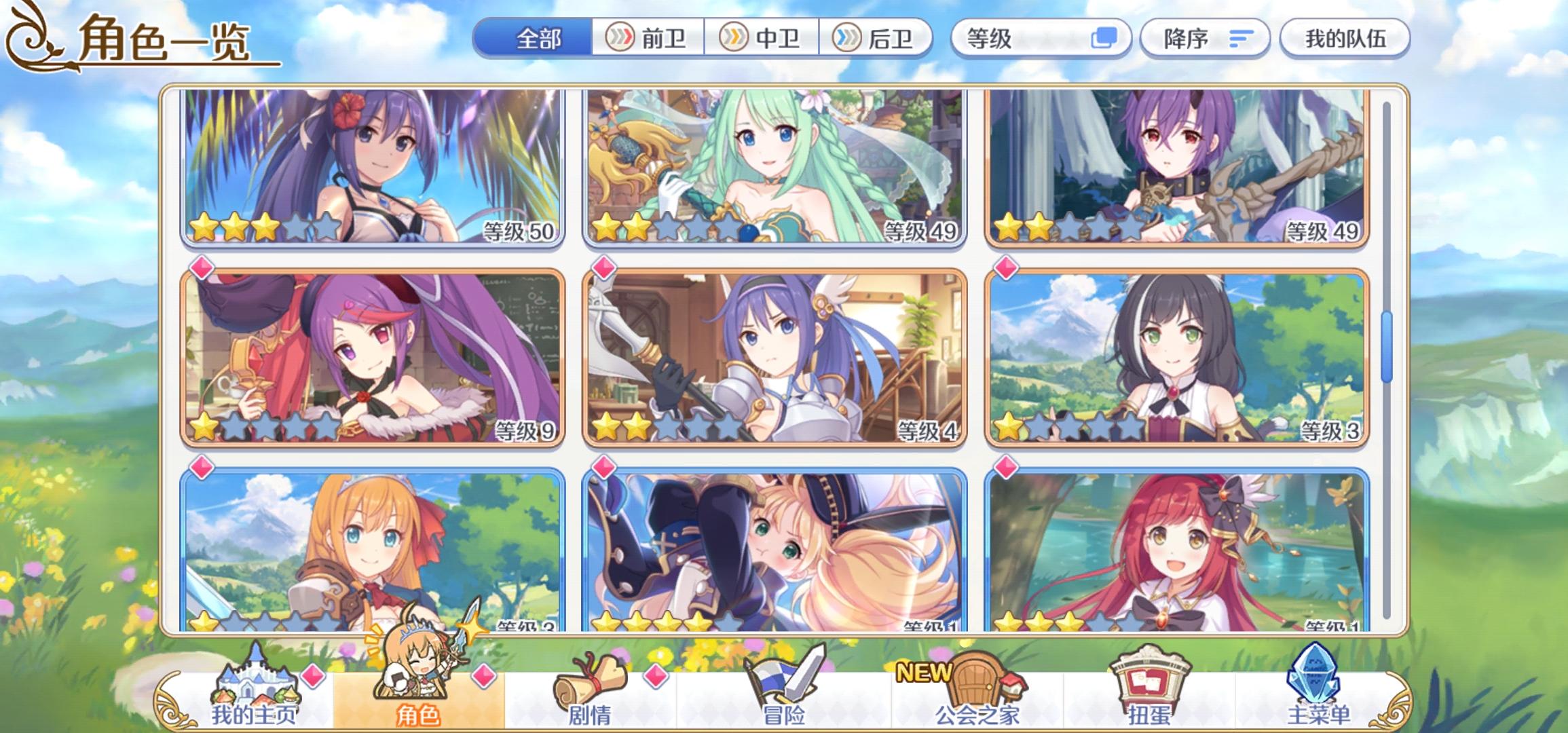Open 我的队伍 team management
The image size is (1568, 733).
(1346, 39)
